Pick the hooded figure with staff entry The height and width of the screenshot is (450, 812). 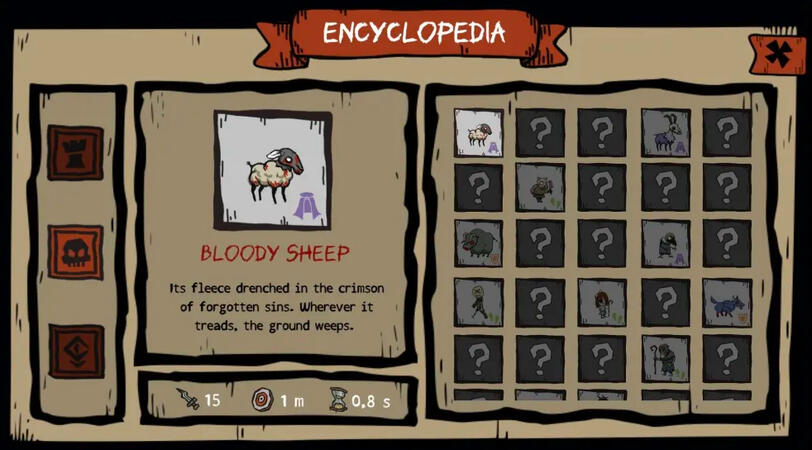665,358
